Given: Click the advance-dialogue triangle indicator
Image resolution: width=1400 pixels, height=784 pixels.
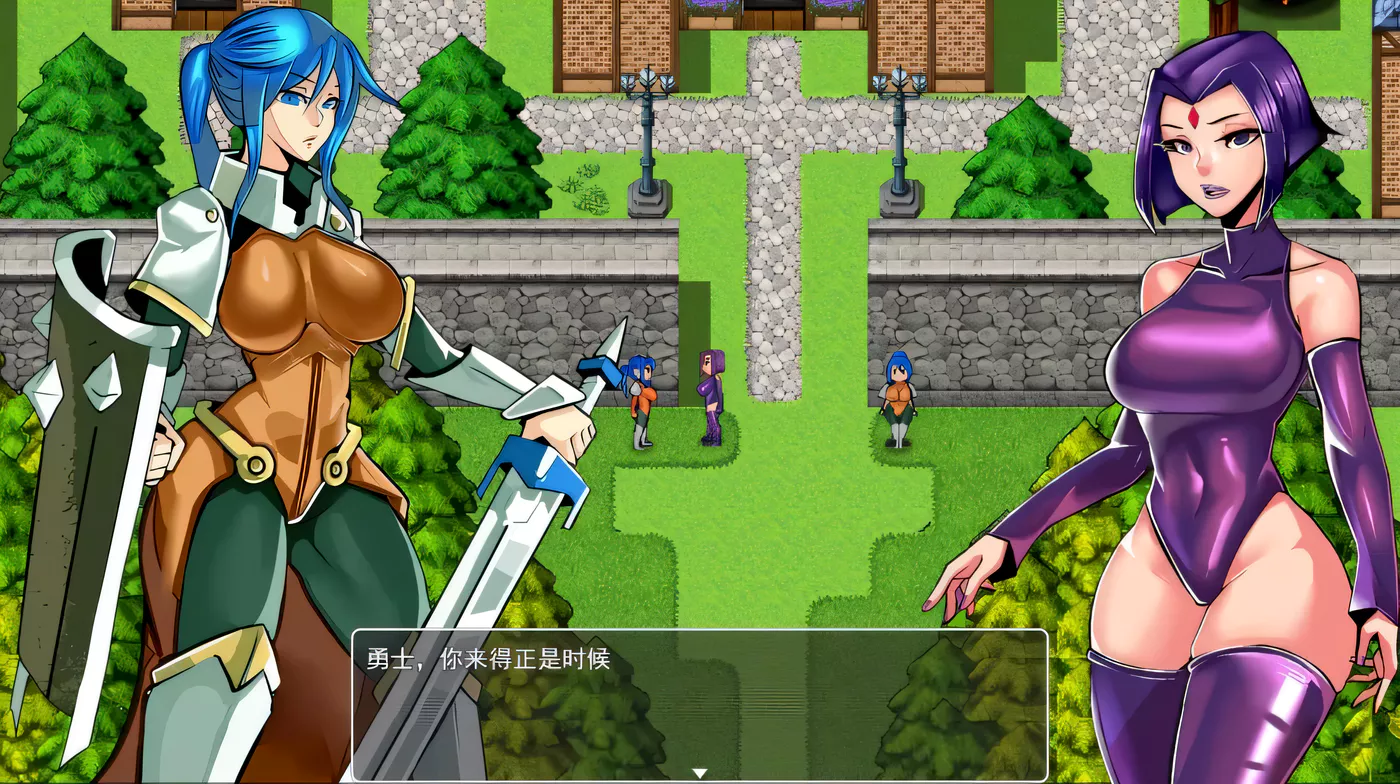Looking at the screenshot, I should point(699,771).
